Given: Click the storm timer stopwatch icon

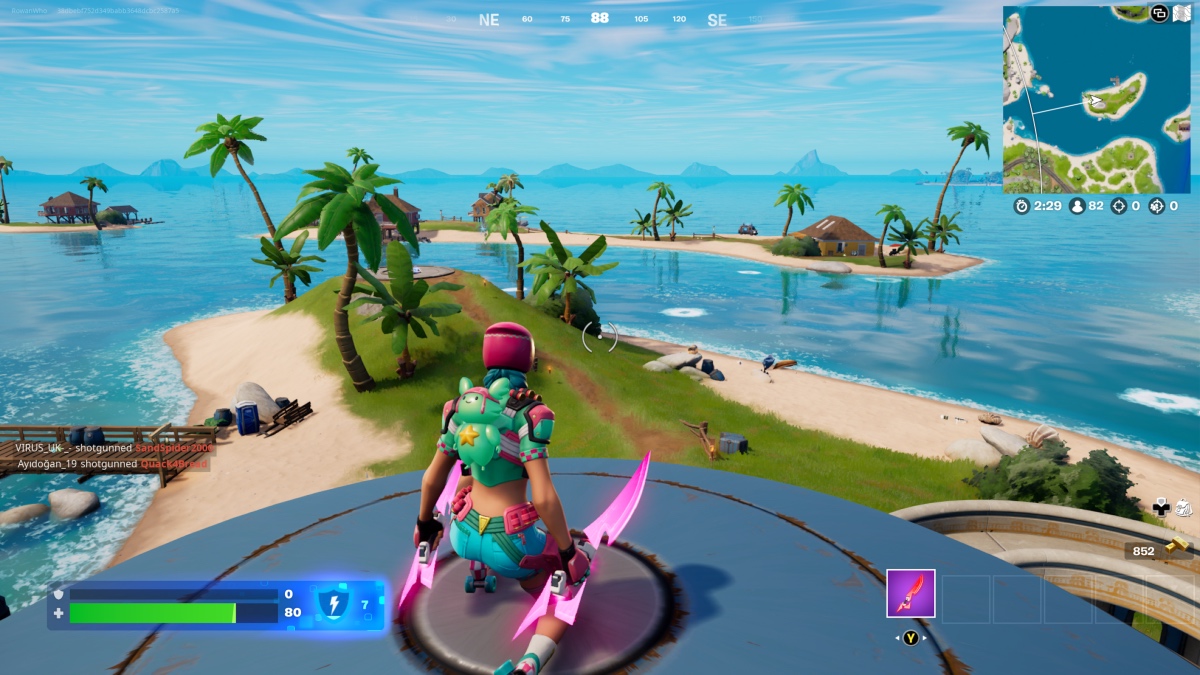Looking at the screenshot, I should (1021, 206).
